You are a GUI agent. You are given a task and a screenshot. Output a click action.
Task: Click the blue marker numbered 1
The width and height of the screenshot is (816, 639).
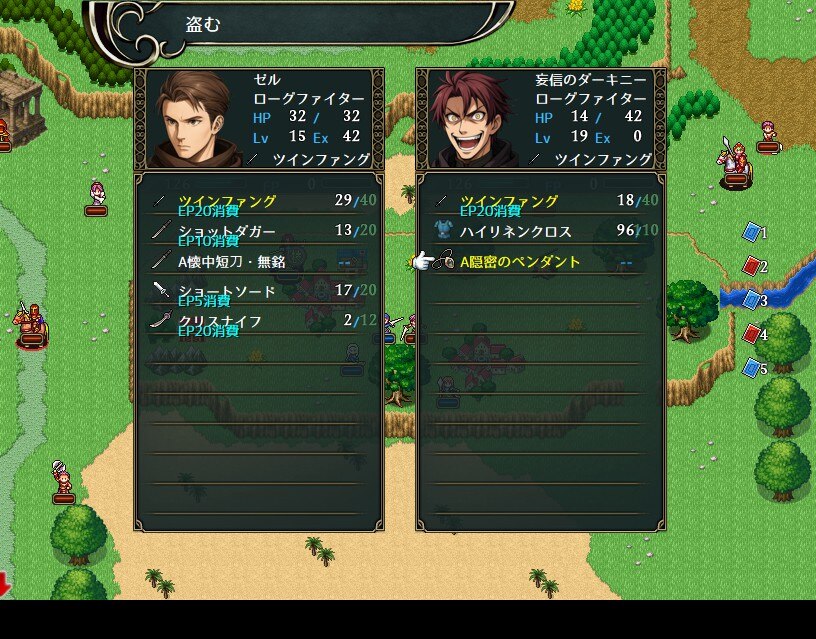click(x=753, y=232)
